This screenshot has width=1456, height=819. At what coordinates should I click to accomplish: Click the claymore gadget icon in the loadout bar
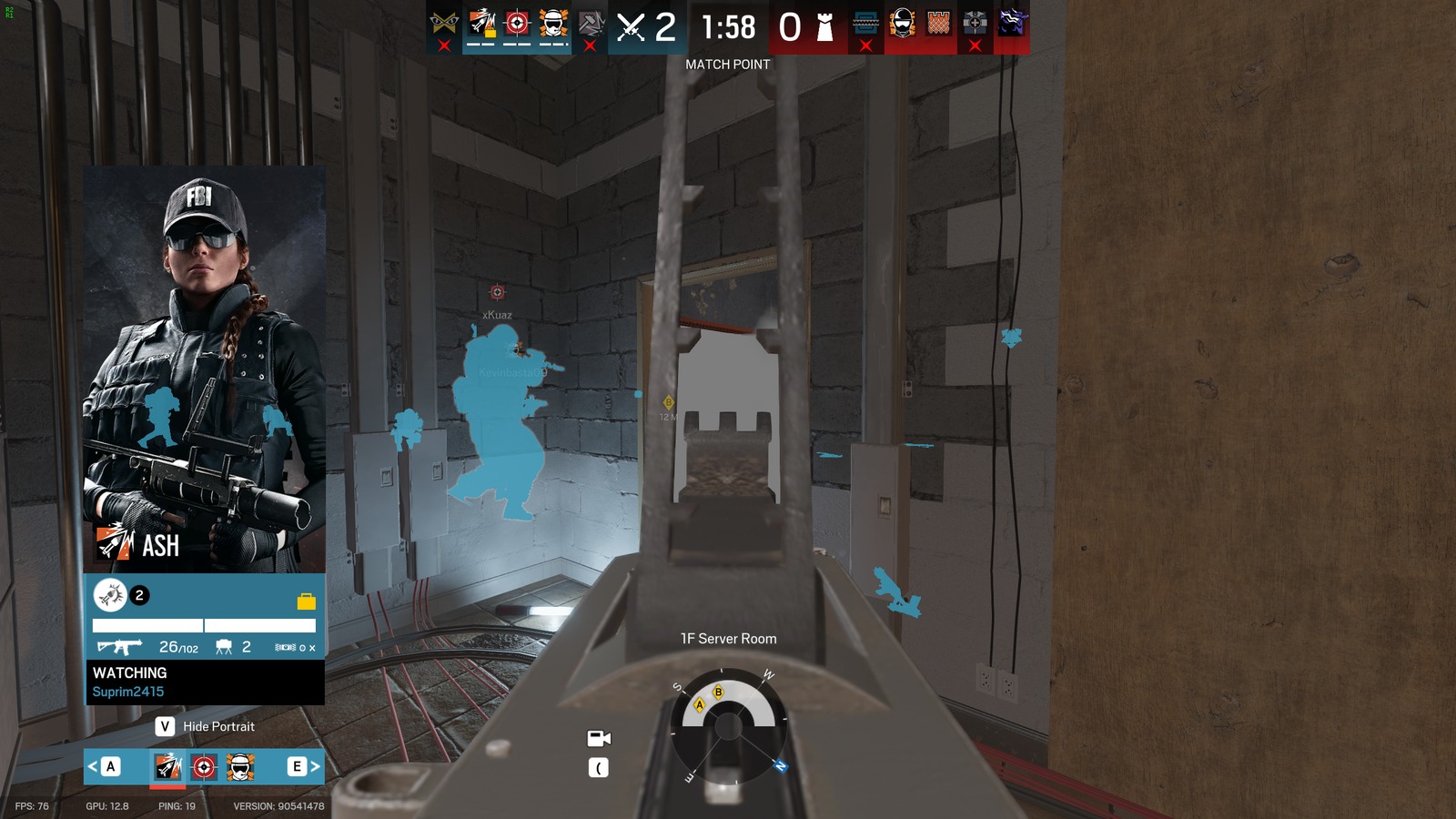pyautogui.click(x=225, y=647)
